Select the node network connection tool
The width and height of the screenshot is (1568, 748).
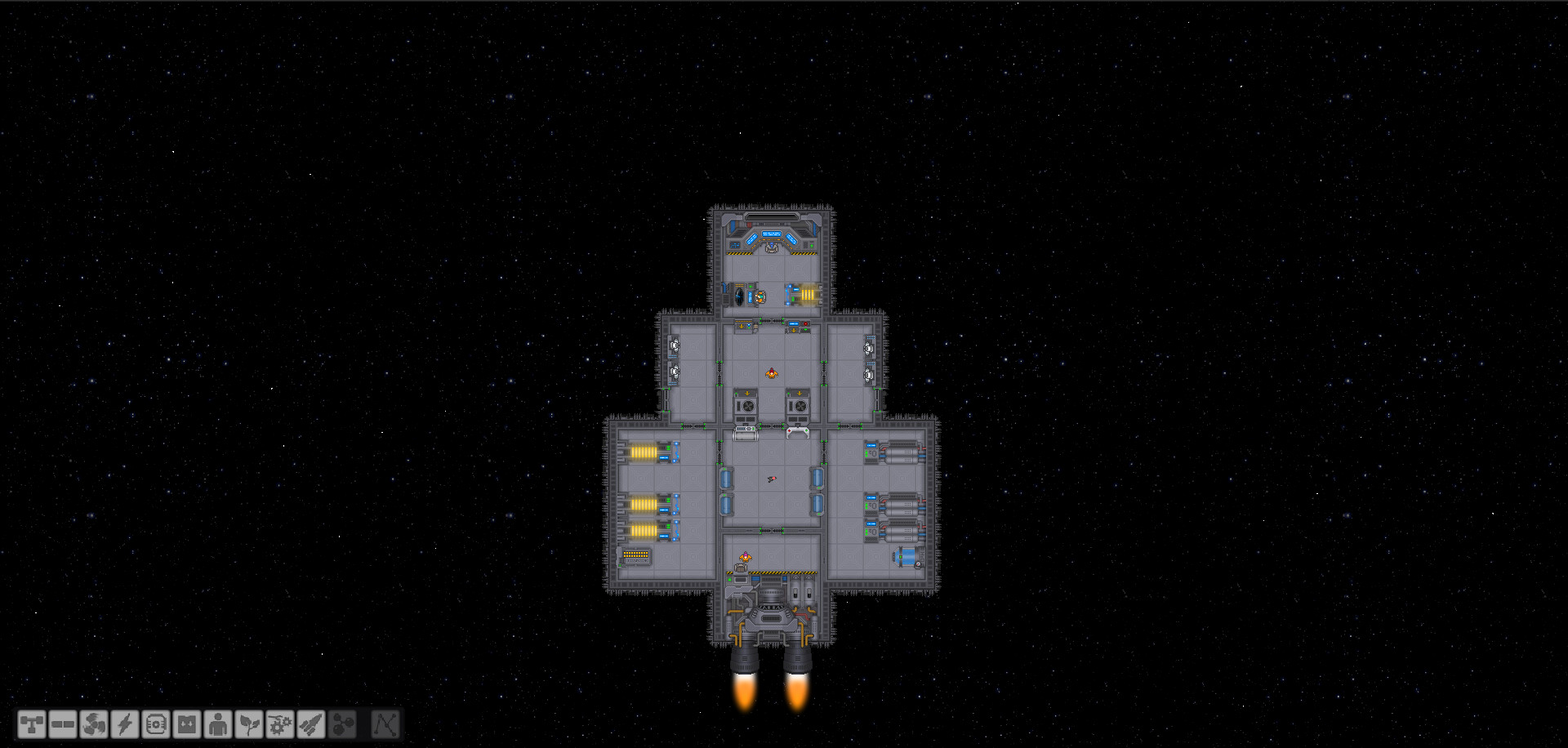coord(385,724)
